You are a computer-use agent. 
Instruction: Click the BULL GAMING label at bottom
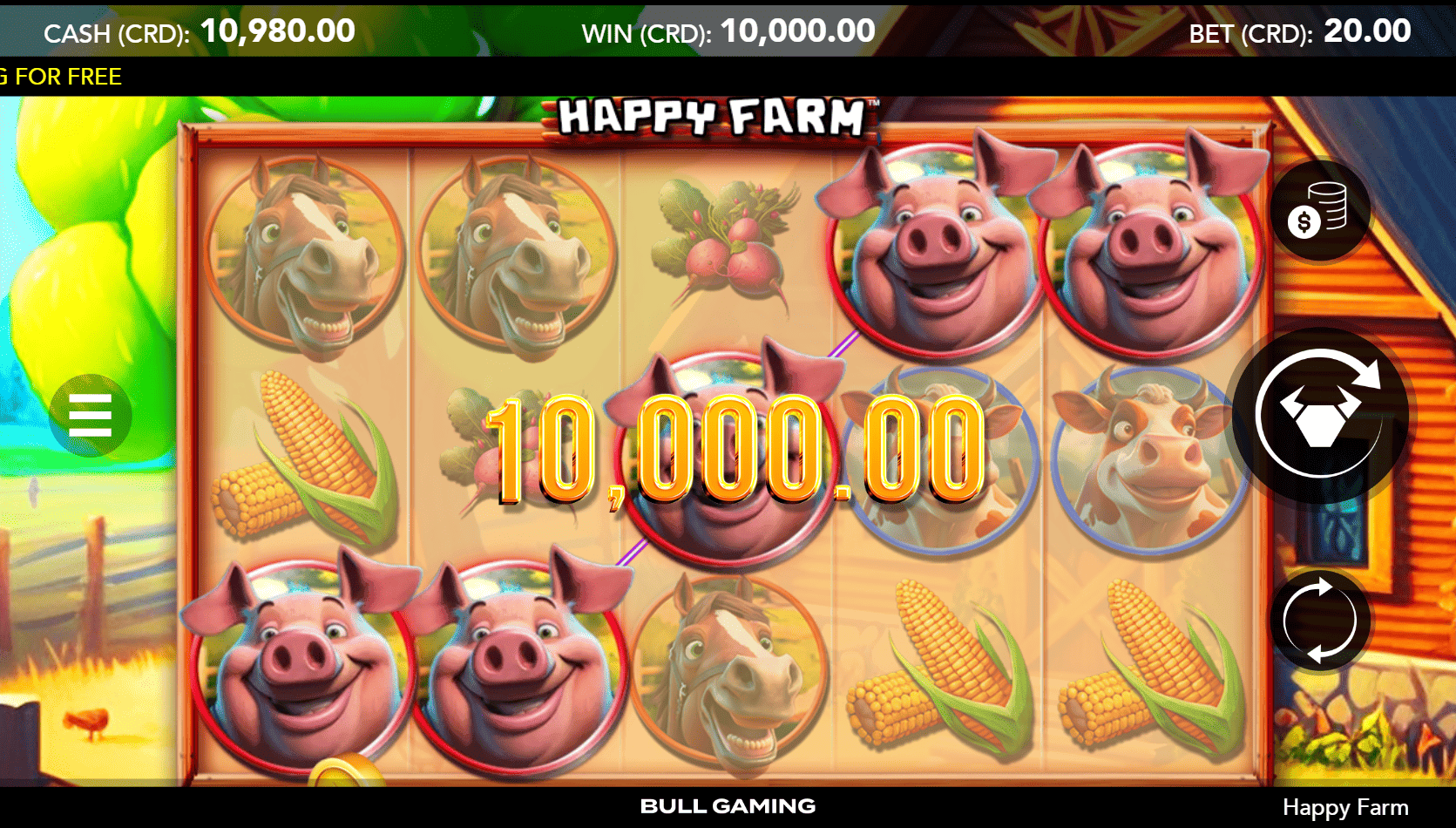point(728,806)
